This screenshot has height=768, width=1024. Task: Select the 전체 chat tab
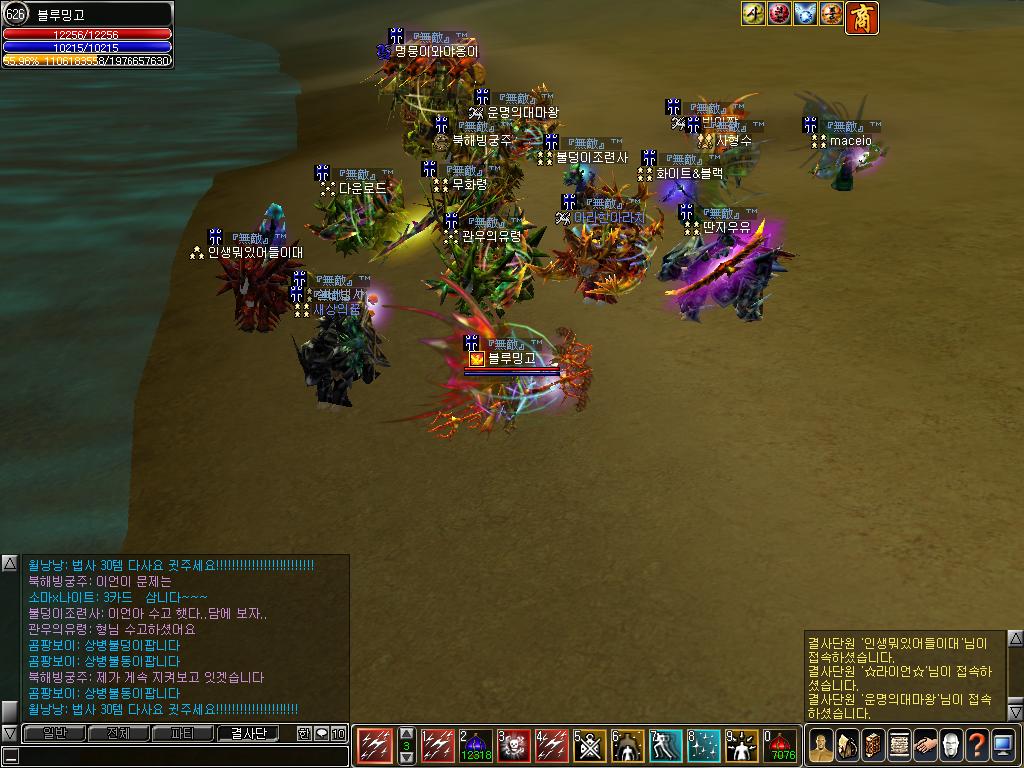click(x=118, y=734)
